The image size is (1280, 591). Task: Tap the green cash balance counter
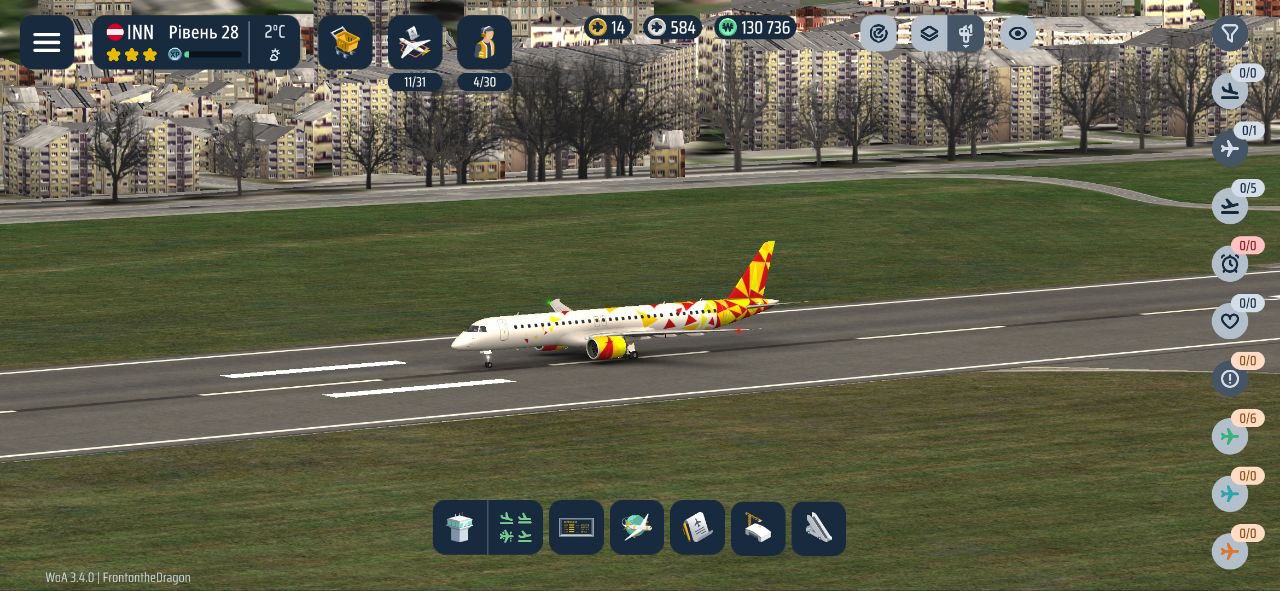point(755,28)
